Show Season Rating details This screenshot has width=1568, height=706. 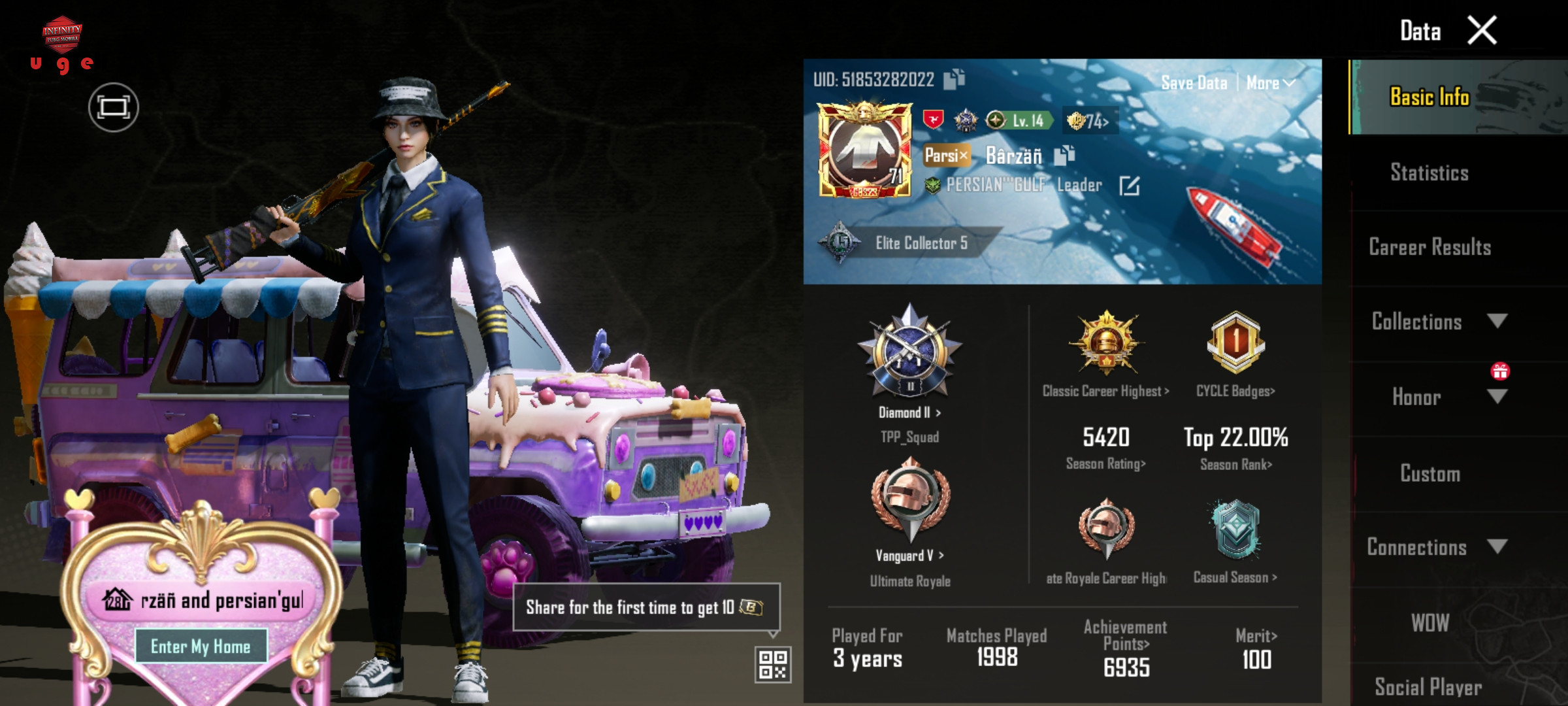[x=1105, y=463]
